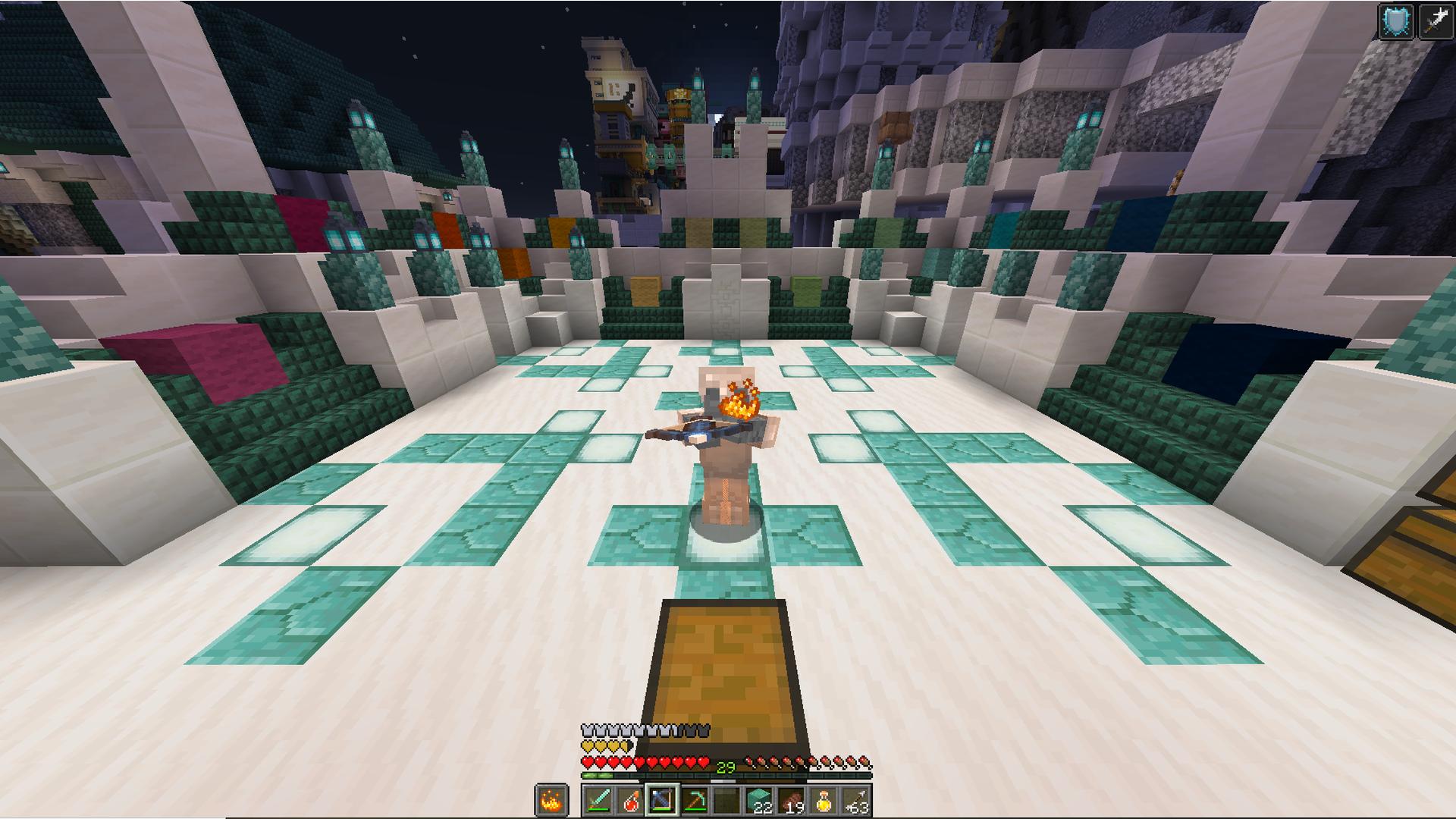The height and width of the screenshot is (819, 1456).
Task: Select the red splash potion slot
Action: point(630,801)
